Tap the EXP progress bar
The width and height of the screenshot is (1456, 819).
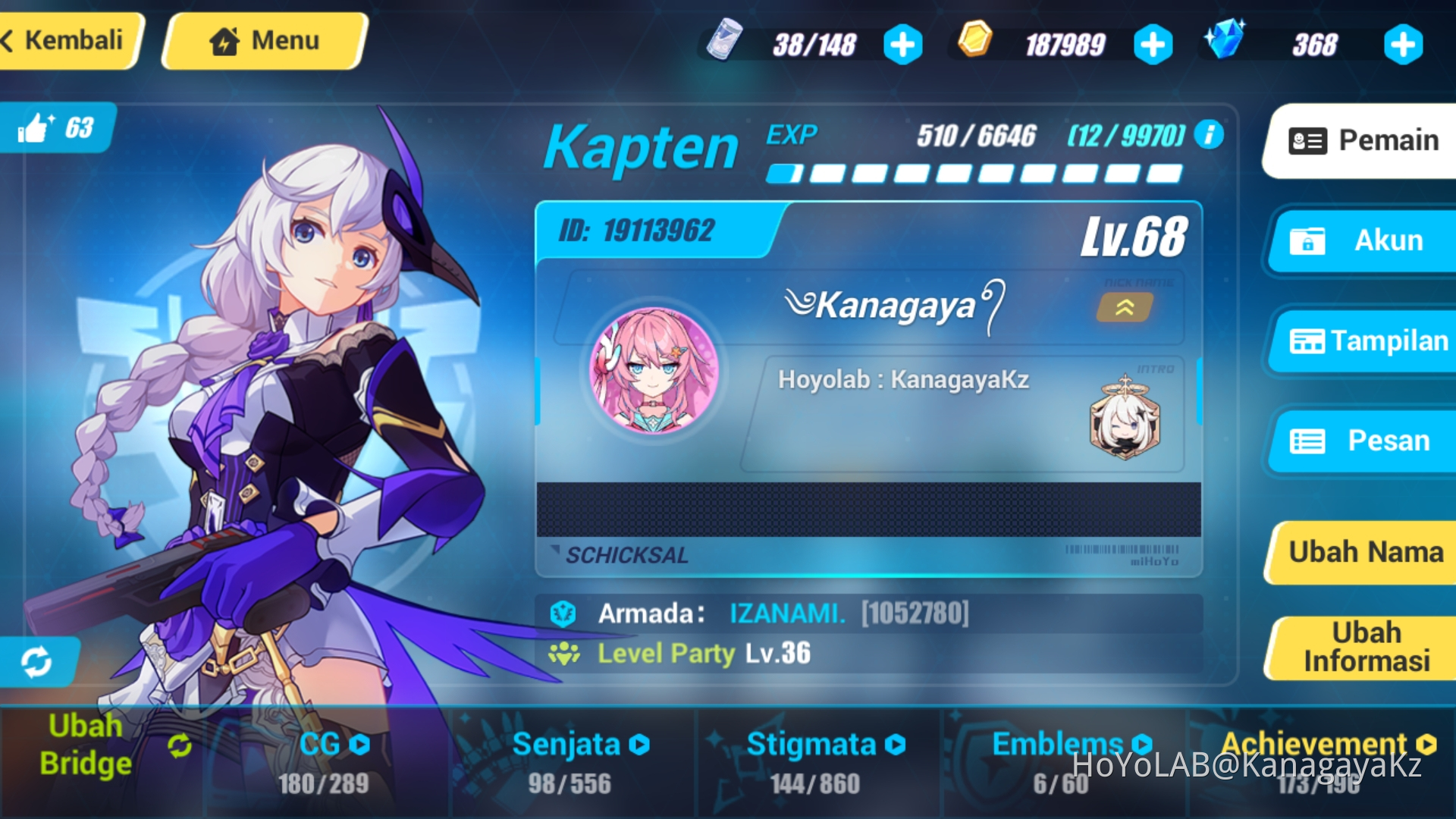974,173
